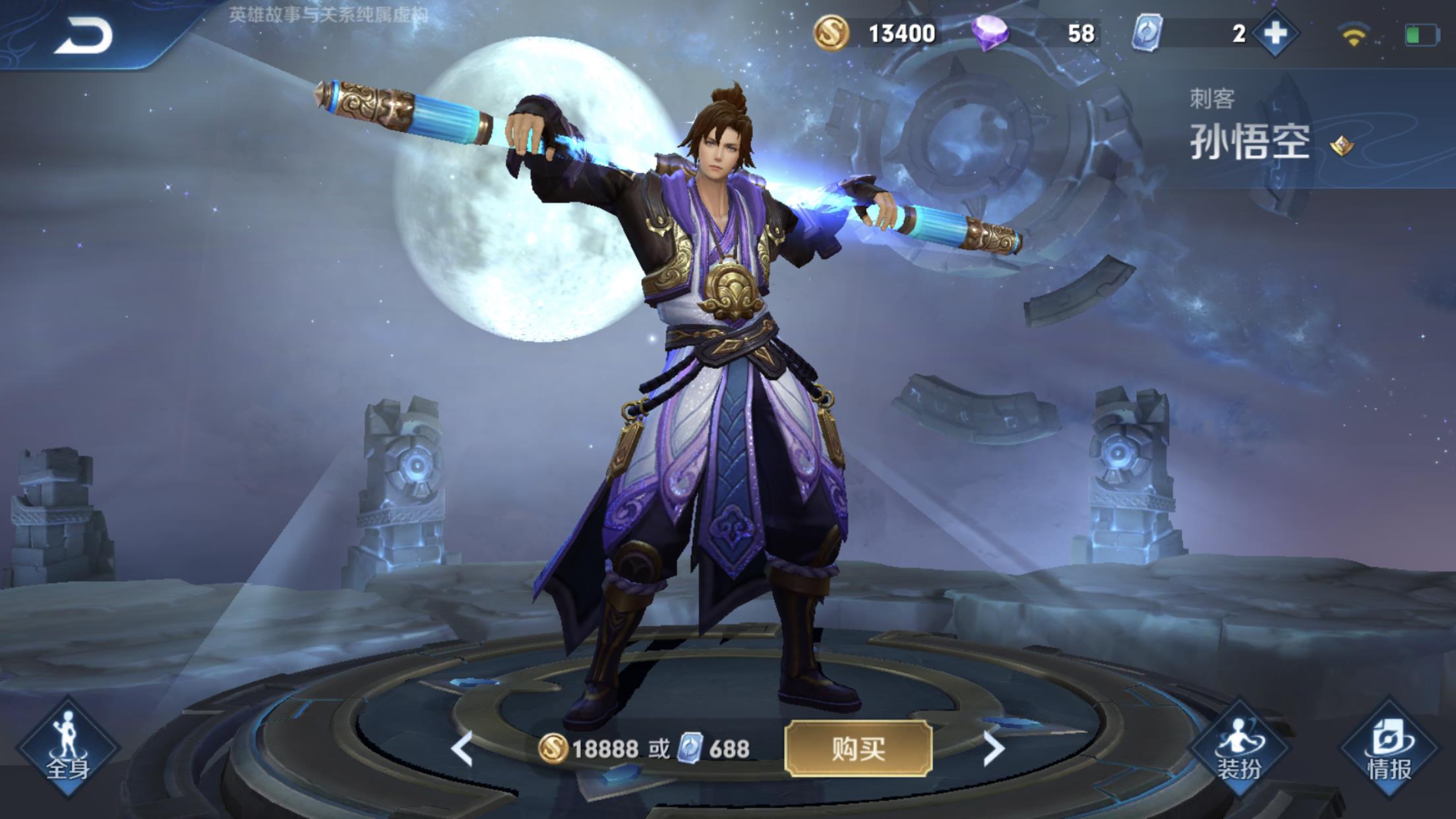Show the previous hero with left arrow
1456x819 pixels.
(x=462, y=748)
